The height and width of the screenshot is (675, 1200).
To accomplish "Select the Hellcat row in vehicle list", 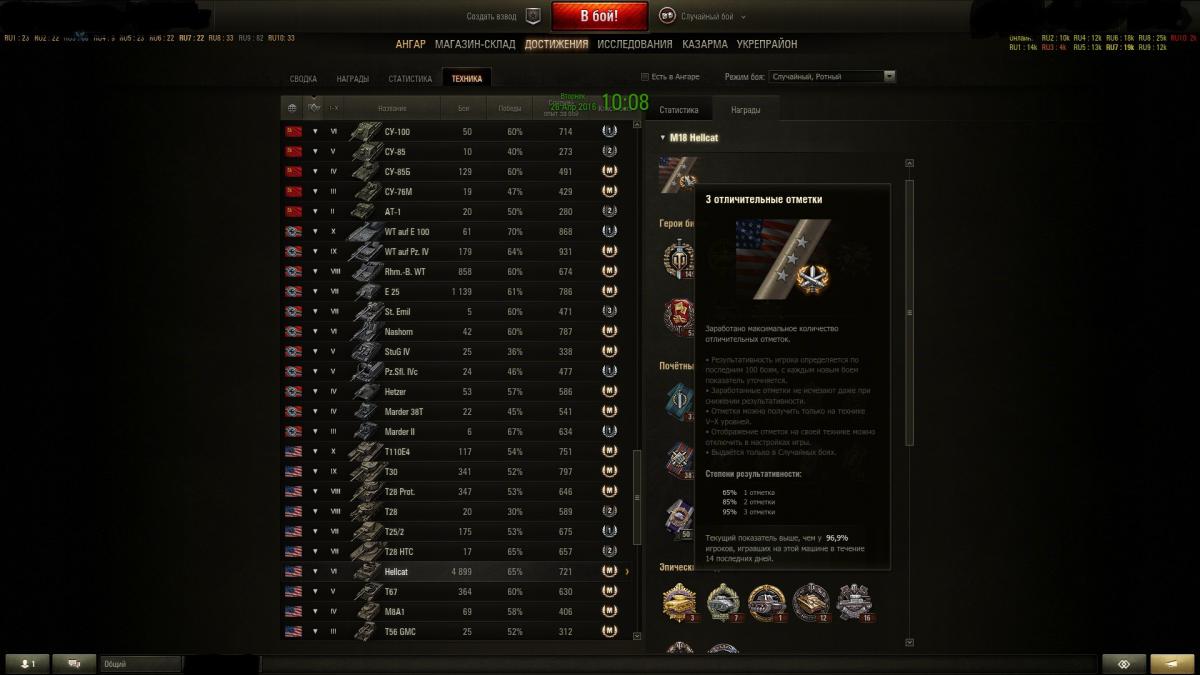I will tap(458, 571).
